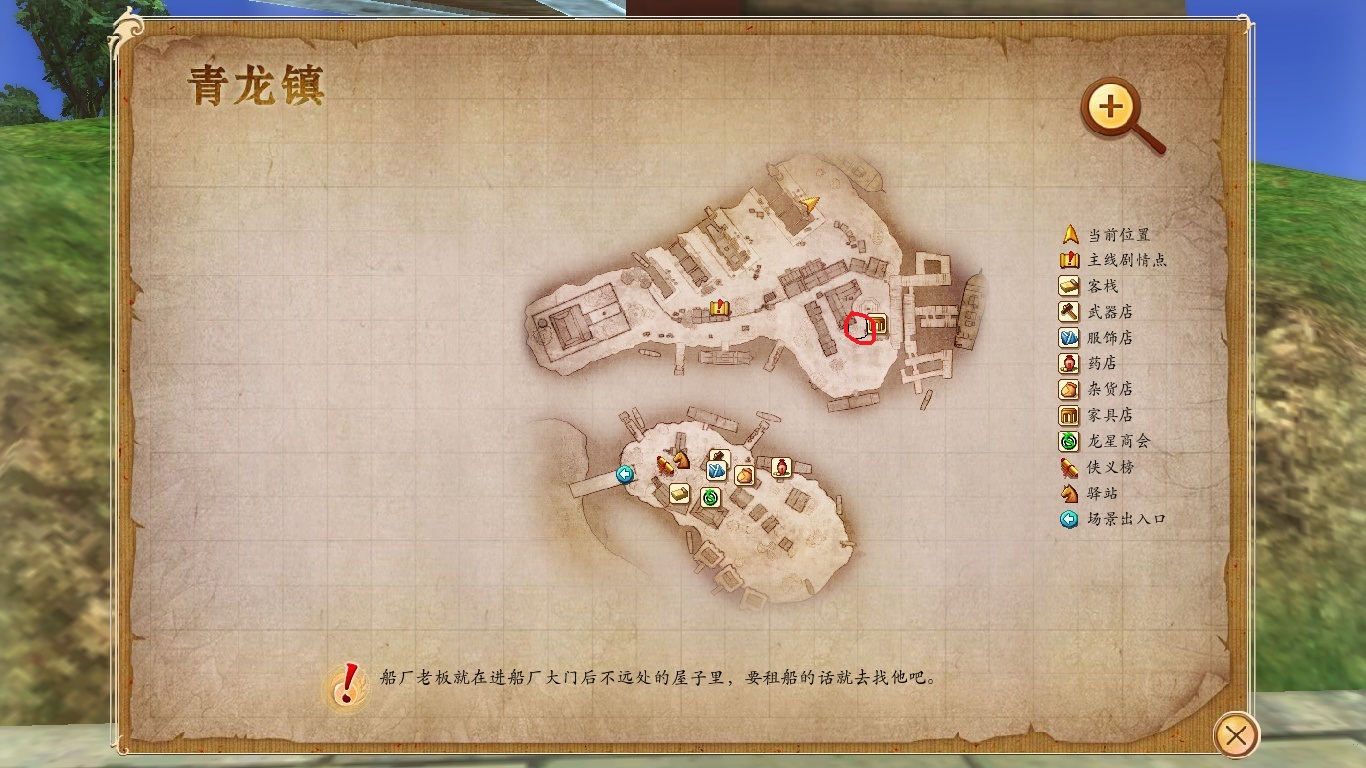The height and width of the screenshot is (768, 1366).
Task: Pick the general store marker on the map
Action: 744,475
